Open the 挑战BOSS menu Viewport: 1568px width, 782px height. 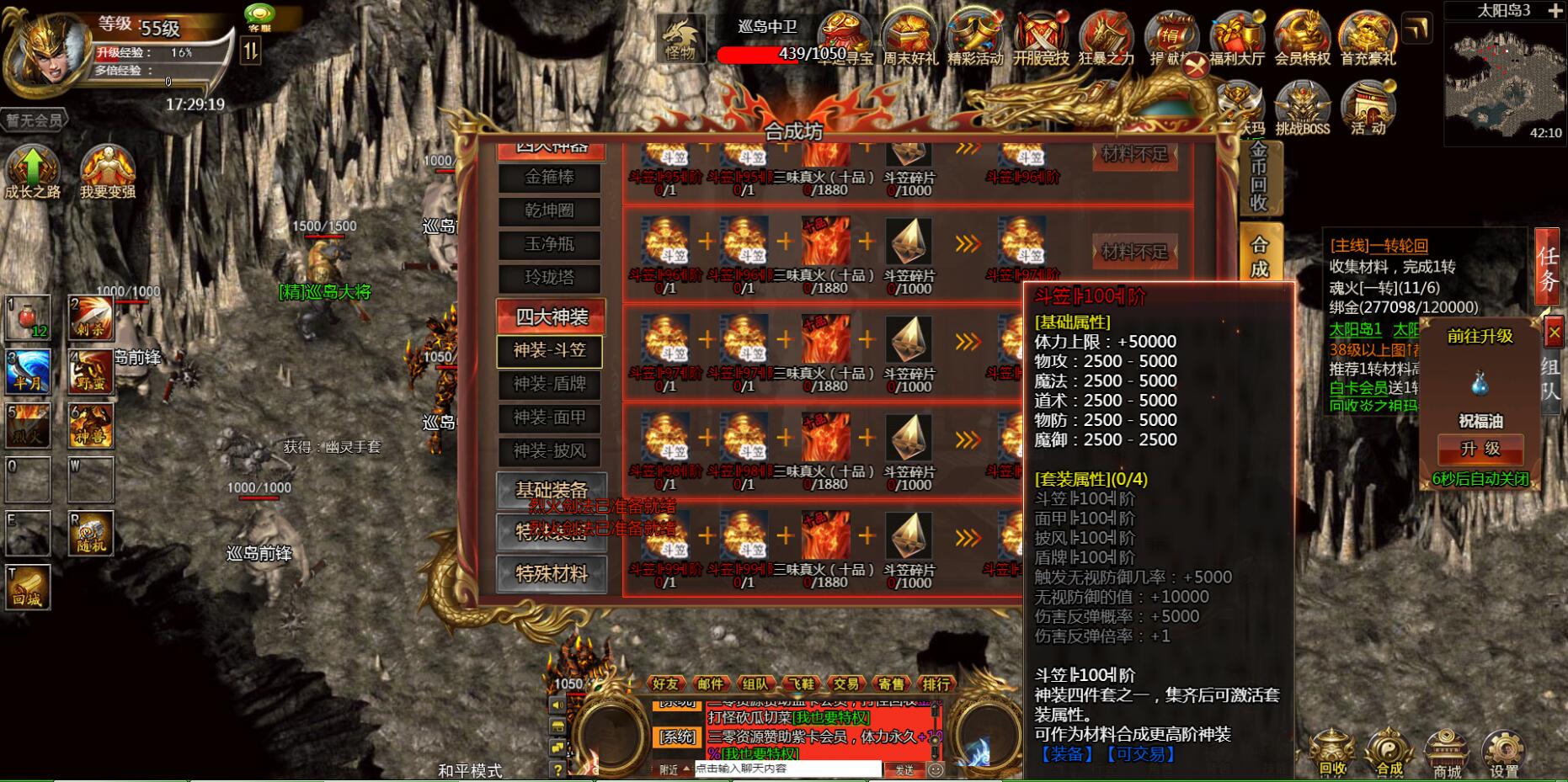click(x=1302, y=109)
